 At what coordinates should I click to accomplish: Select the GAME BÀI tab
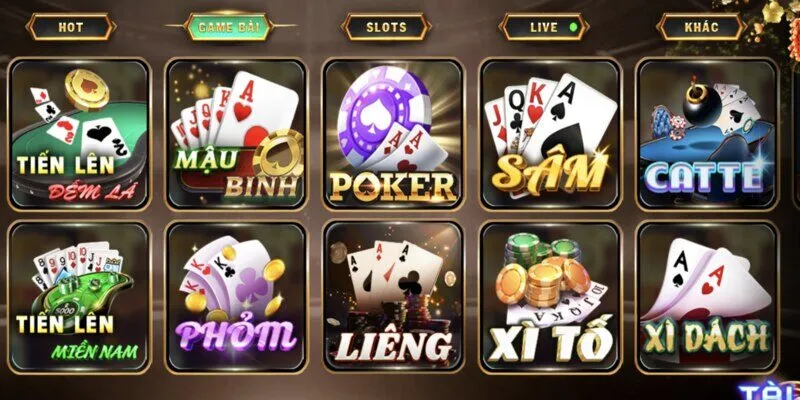pyautogui.click(x=229, y=27)
